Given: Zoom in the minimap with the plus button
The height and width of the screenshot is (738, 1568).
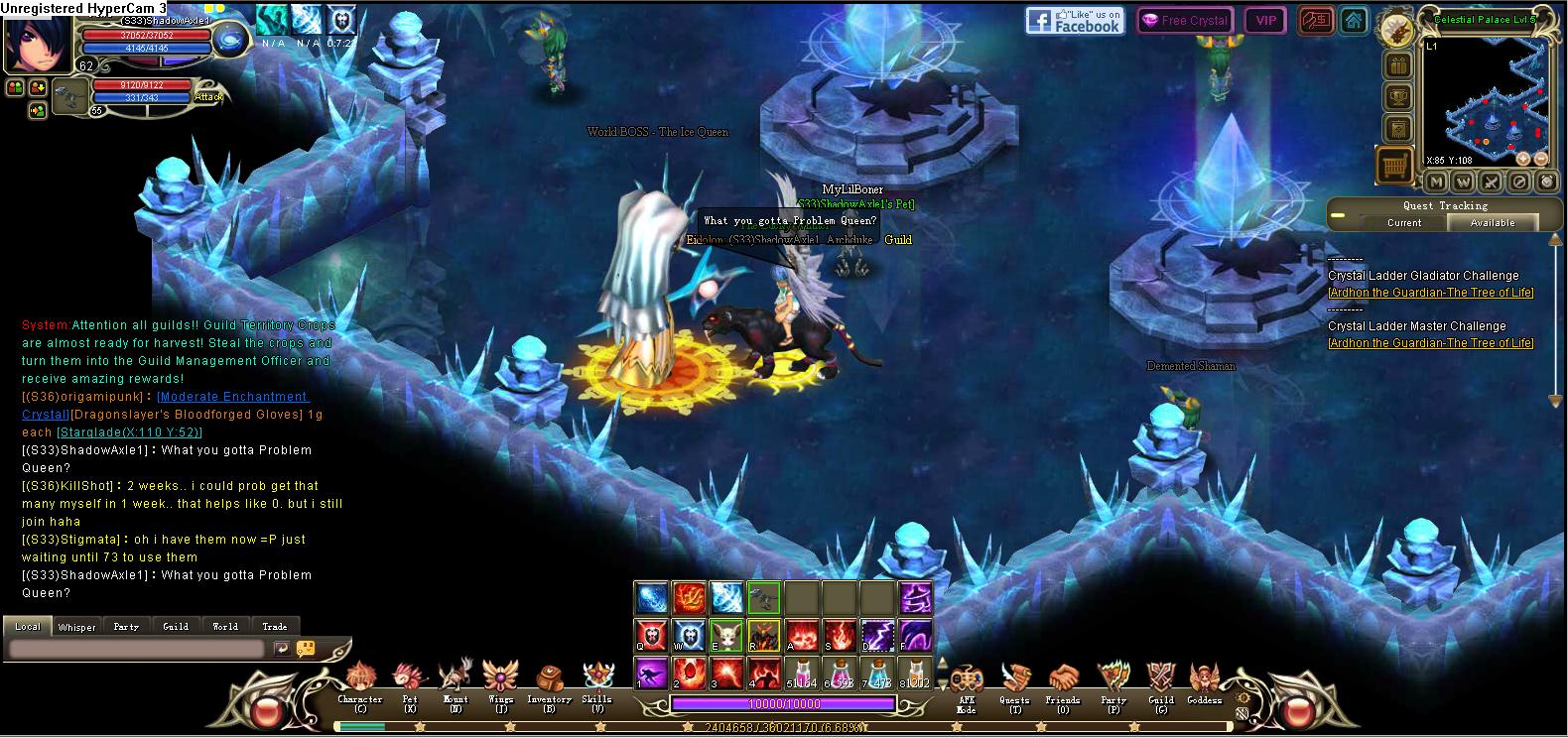Looking at the screenshot, I should [x=1522, y=159].
